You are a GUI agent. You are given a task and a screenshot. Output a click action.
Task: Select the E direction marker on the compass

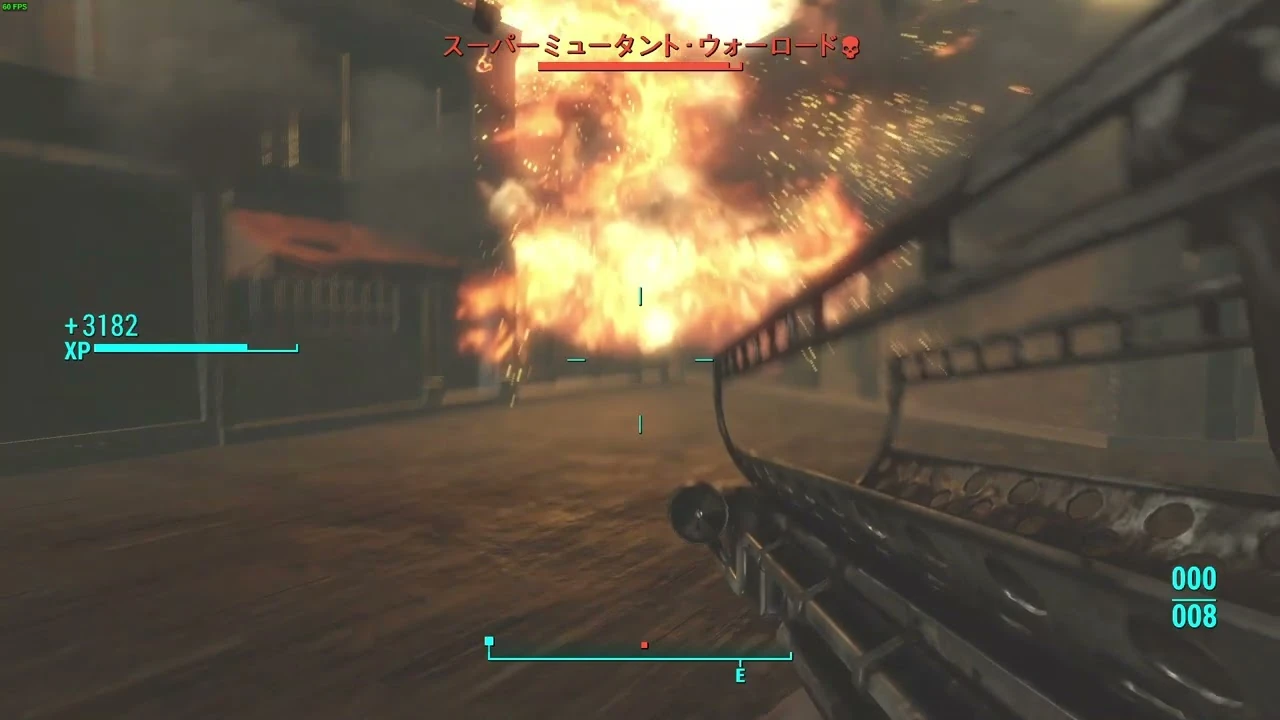740,677
